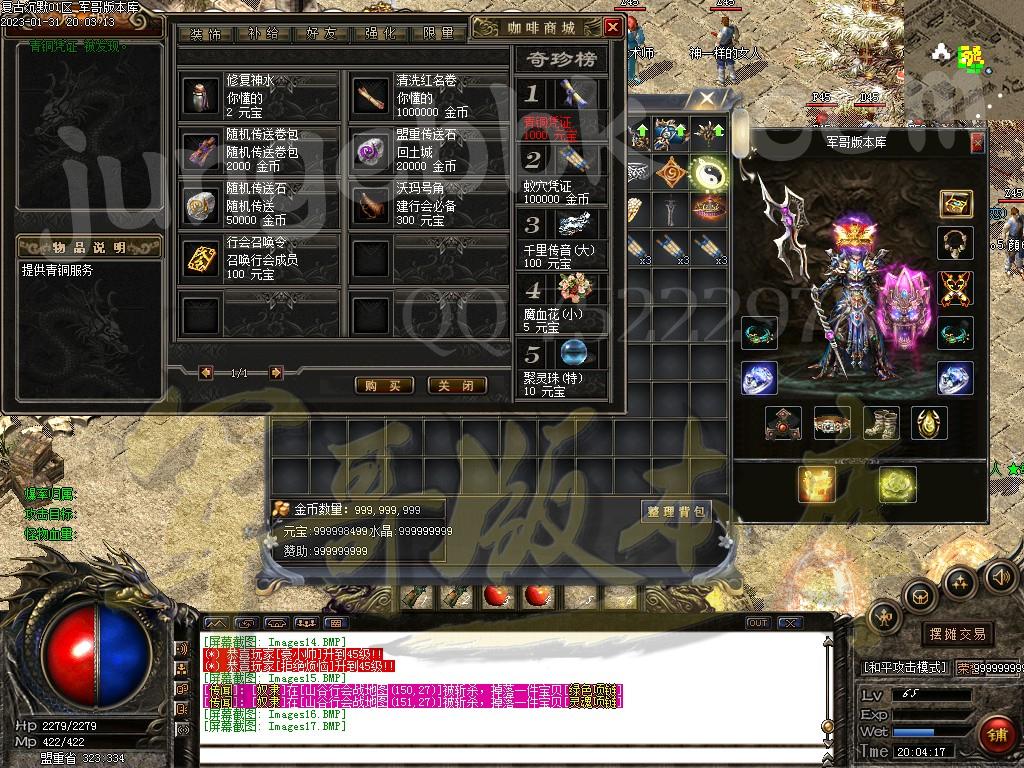The width and height of the screenshot is (1024, 768).
Task: Switch to the 装饰 shop tab
Action: pyautogui.click(x=205, y=34)
